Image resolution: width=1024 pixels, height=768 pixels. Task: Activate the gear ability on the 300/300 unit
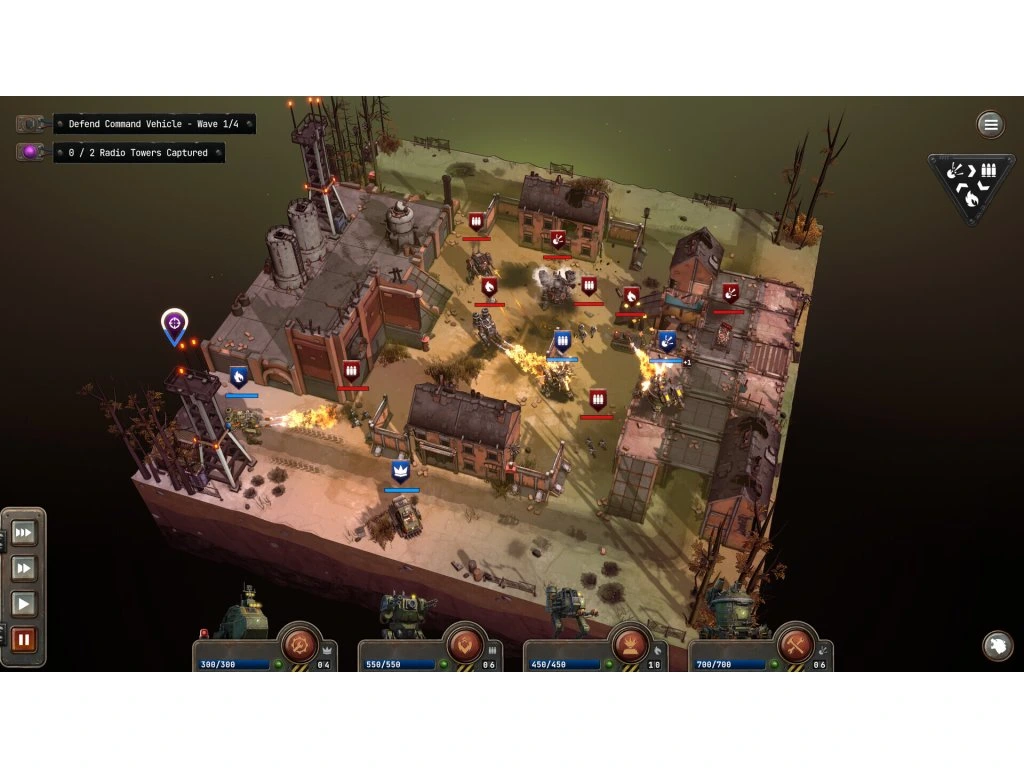[299, 641]
